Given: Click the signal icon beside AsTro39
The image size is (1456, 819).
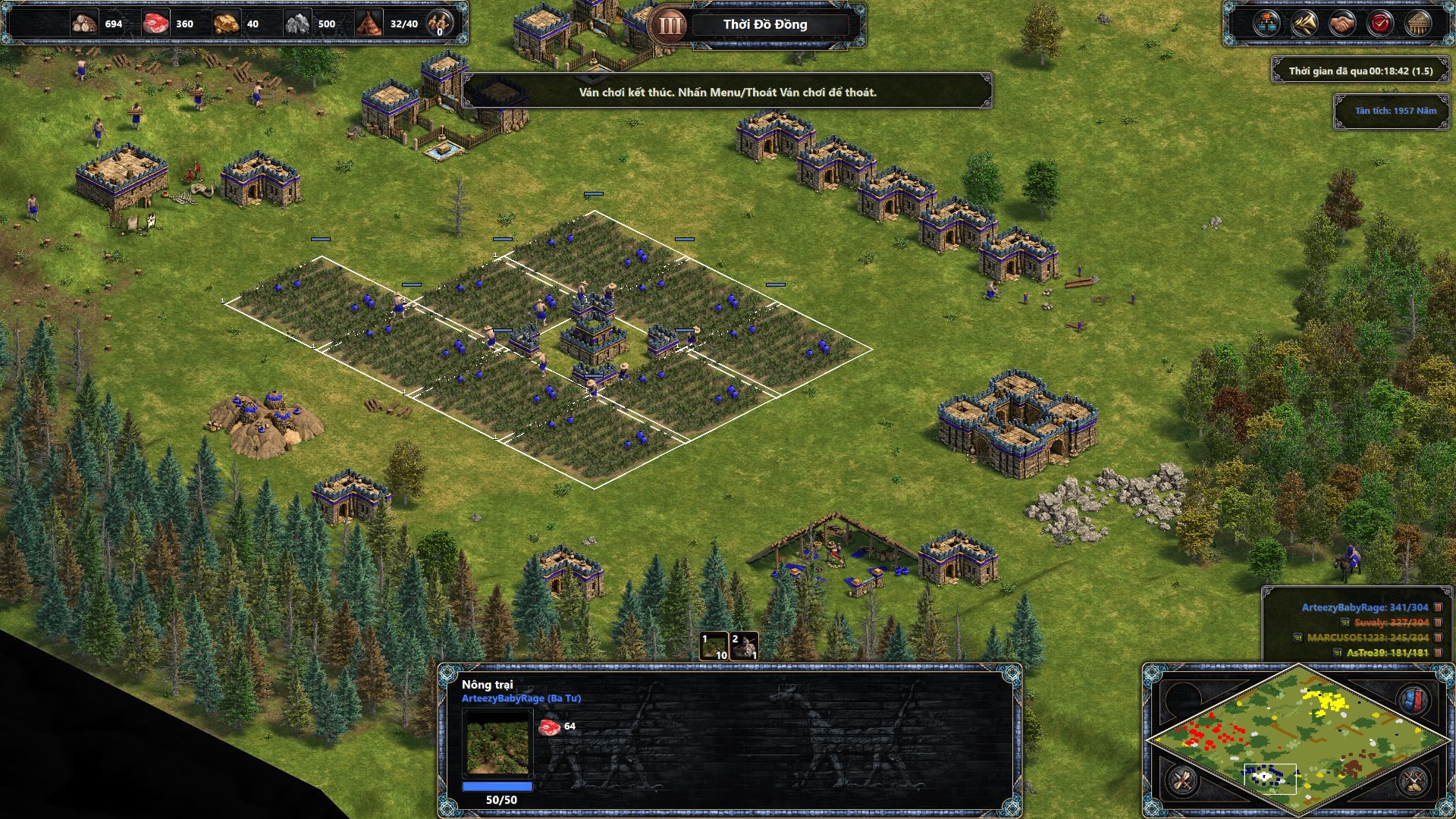Looking at the screenshot, I should [x=1337, y=652].
